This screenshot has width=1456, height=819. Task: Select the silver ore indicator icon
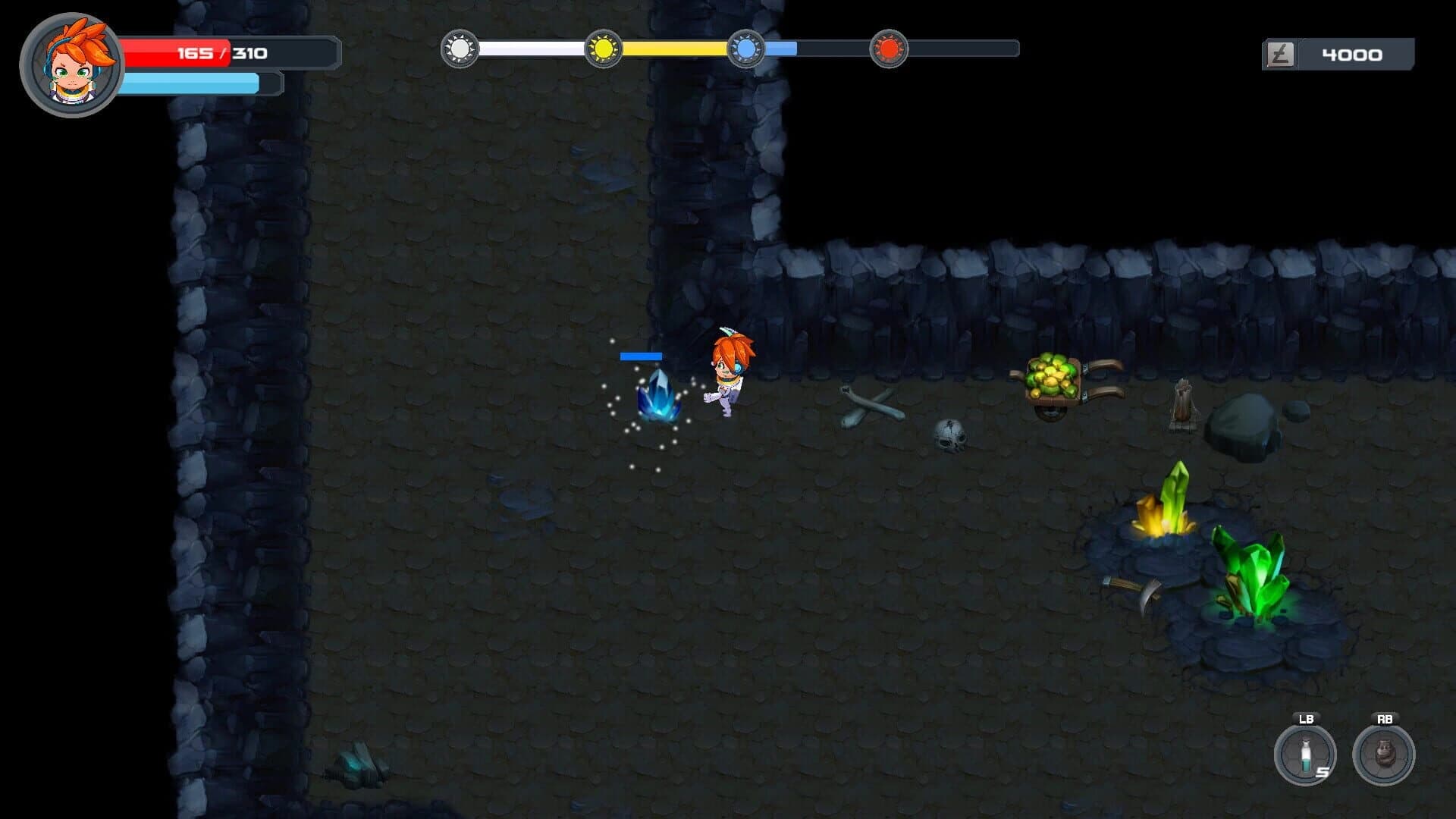point(460,49)
